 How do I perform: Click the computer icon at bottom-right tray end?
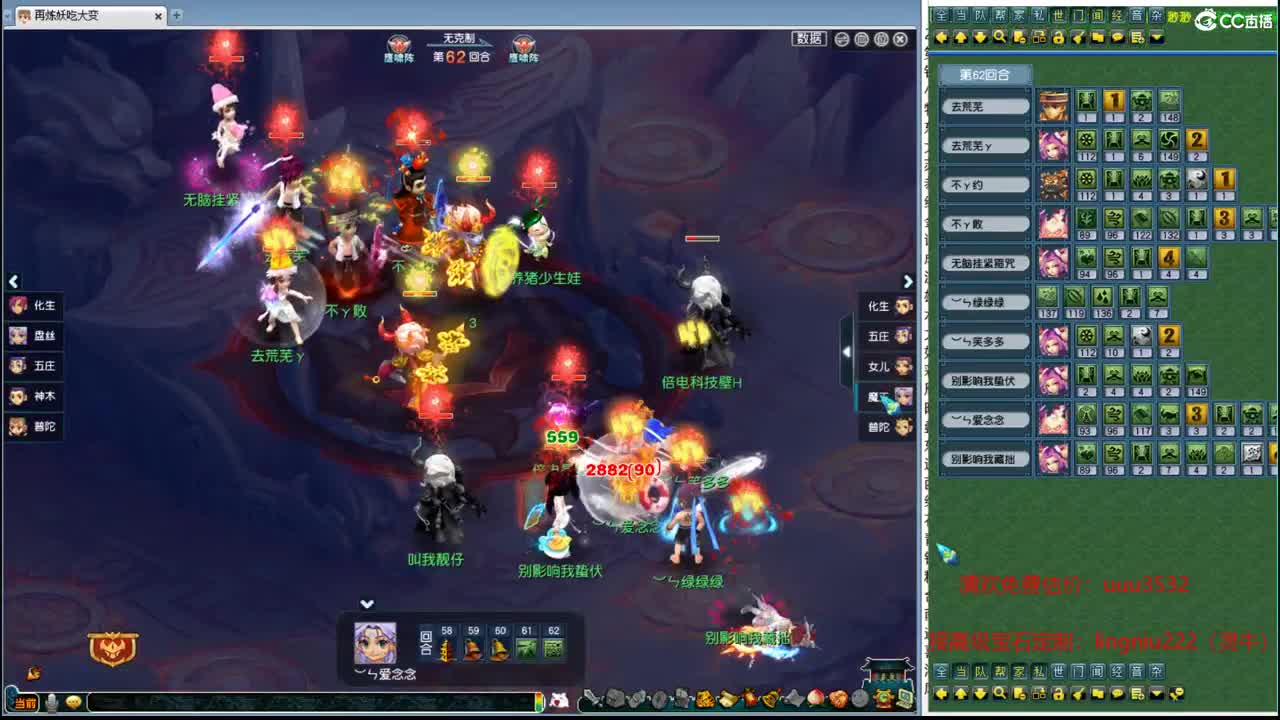[904, 700]
